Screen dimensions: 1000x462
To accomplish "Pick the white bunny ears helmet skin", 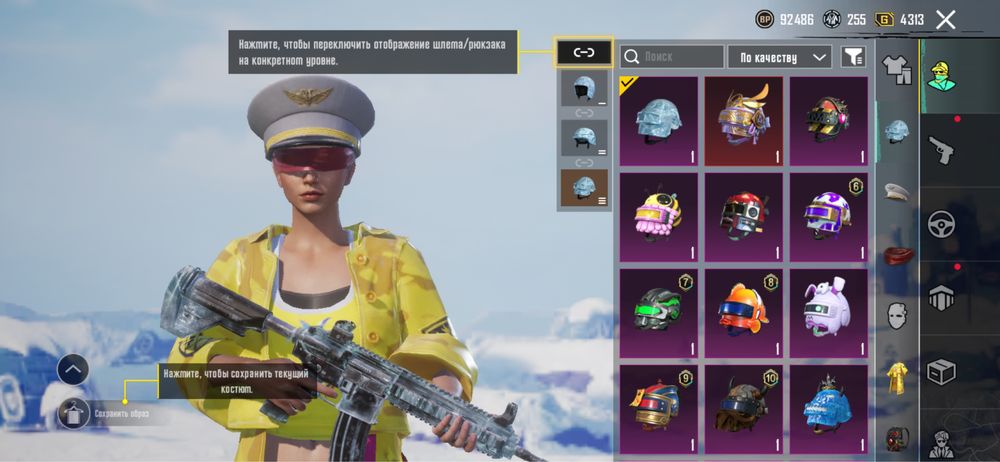I will point(828,309).
